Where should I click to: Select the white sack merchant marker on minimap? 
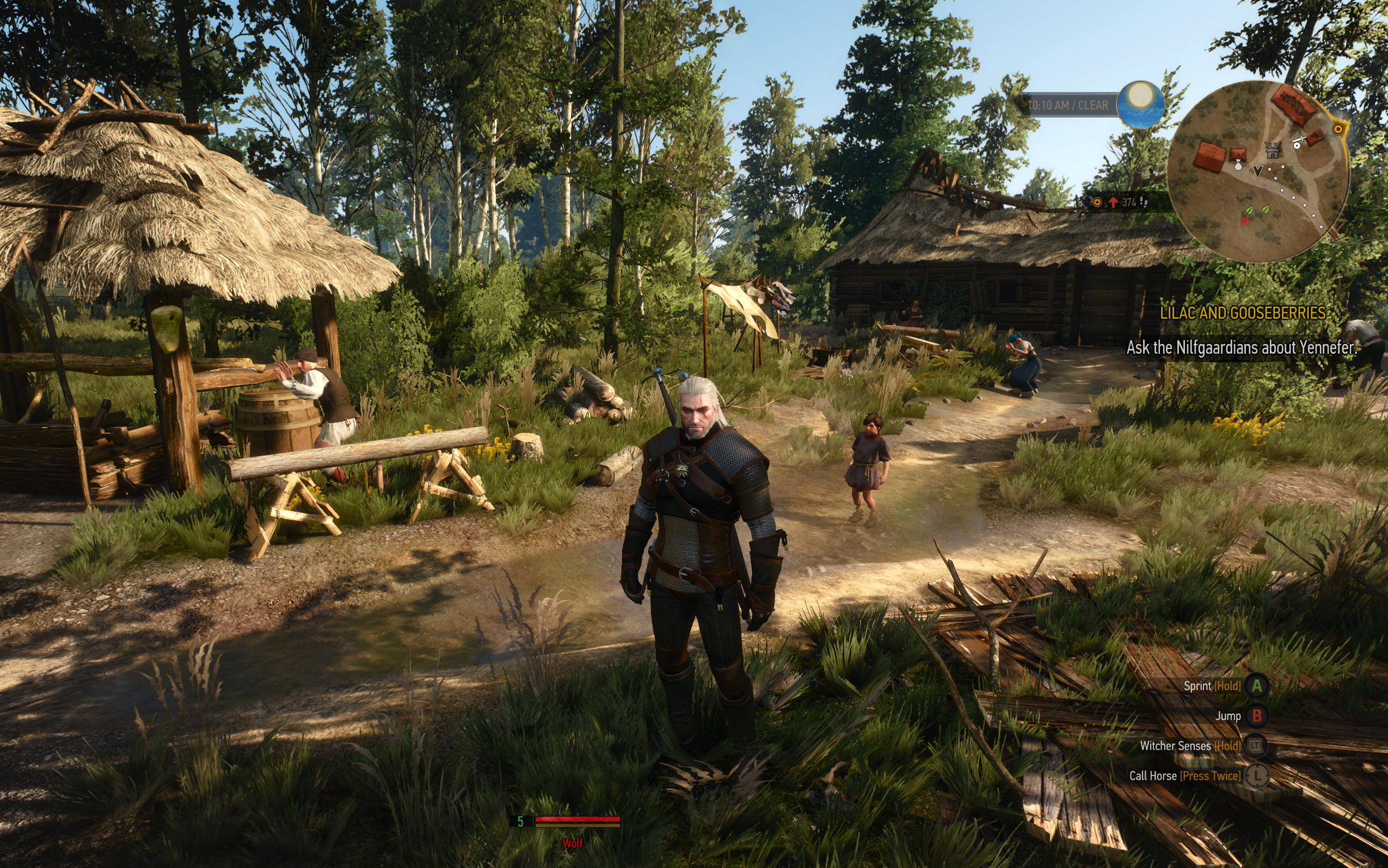[x=1238, y=166]
